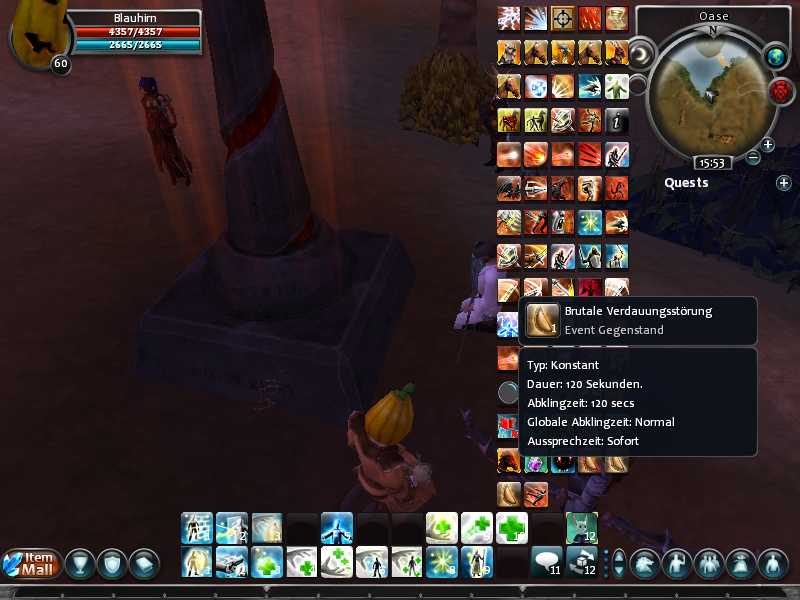This screenshot has height=600, width=800.
Task: Select the crosshair target skill icon
Action: point(563,19)
